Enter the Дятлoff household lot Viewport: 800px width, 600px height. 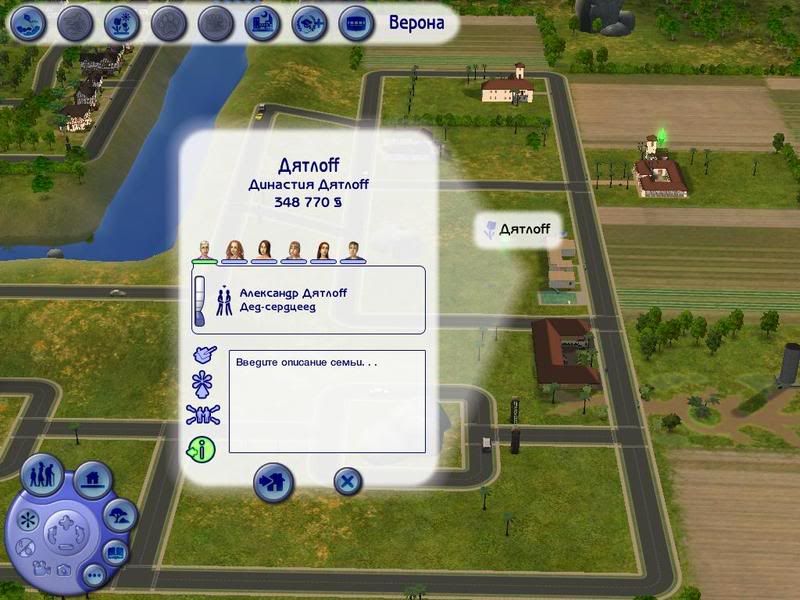(272, 481)
